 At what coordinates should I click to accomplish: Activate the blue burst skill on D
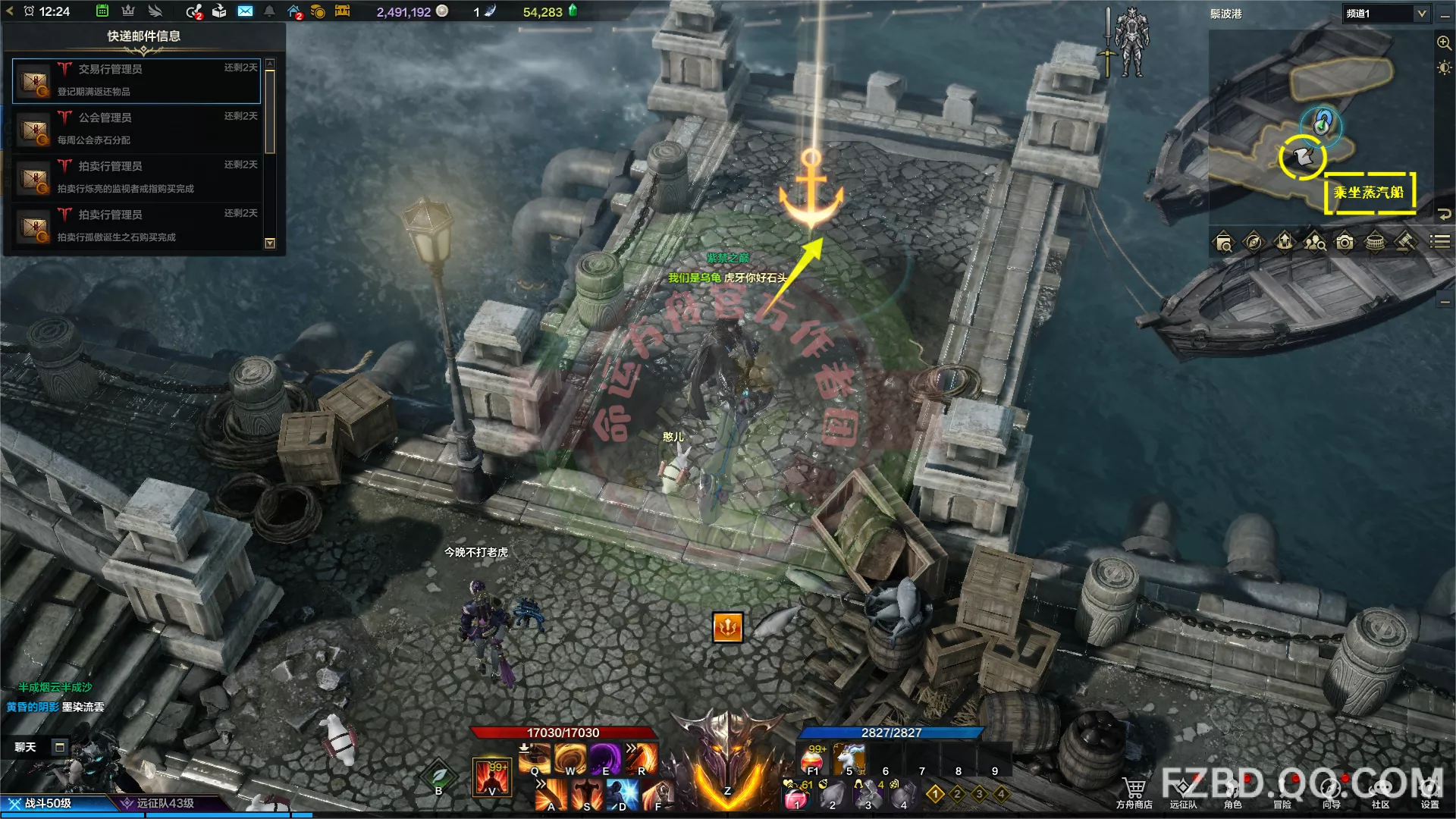coord(622,795)
